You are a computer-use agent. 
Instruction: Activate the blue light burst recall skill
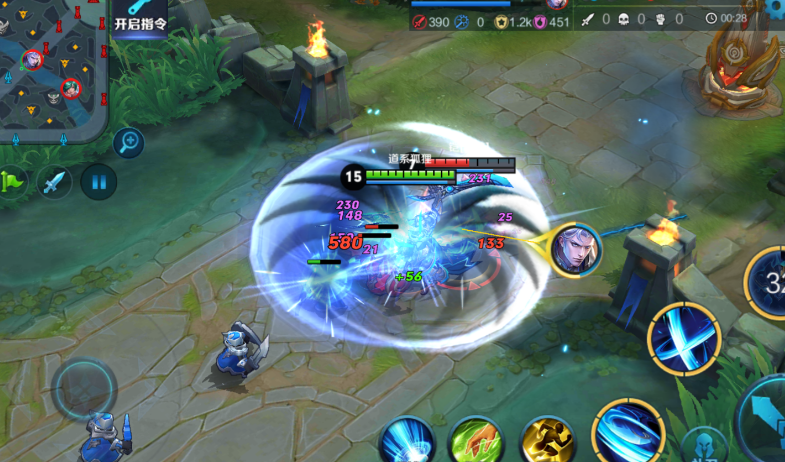click(x=406, y=441)
